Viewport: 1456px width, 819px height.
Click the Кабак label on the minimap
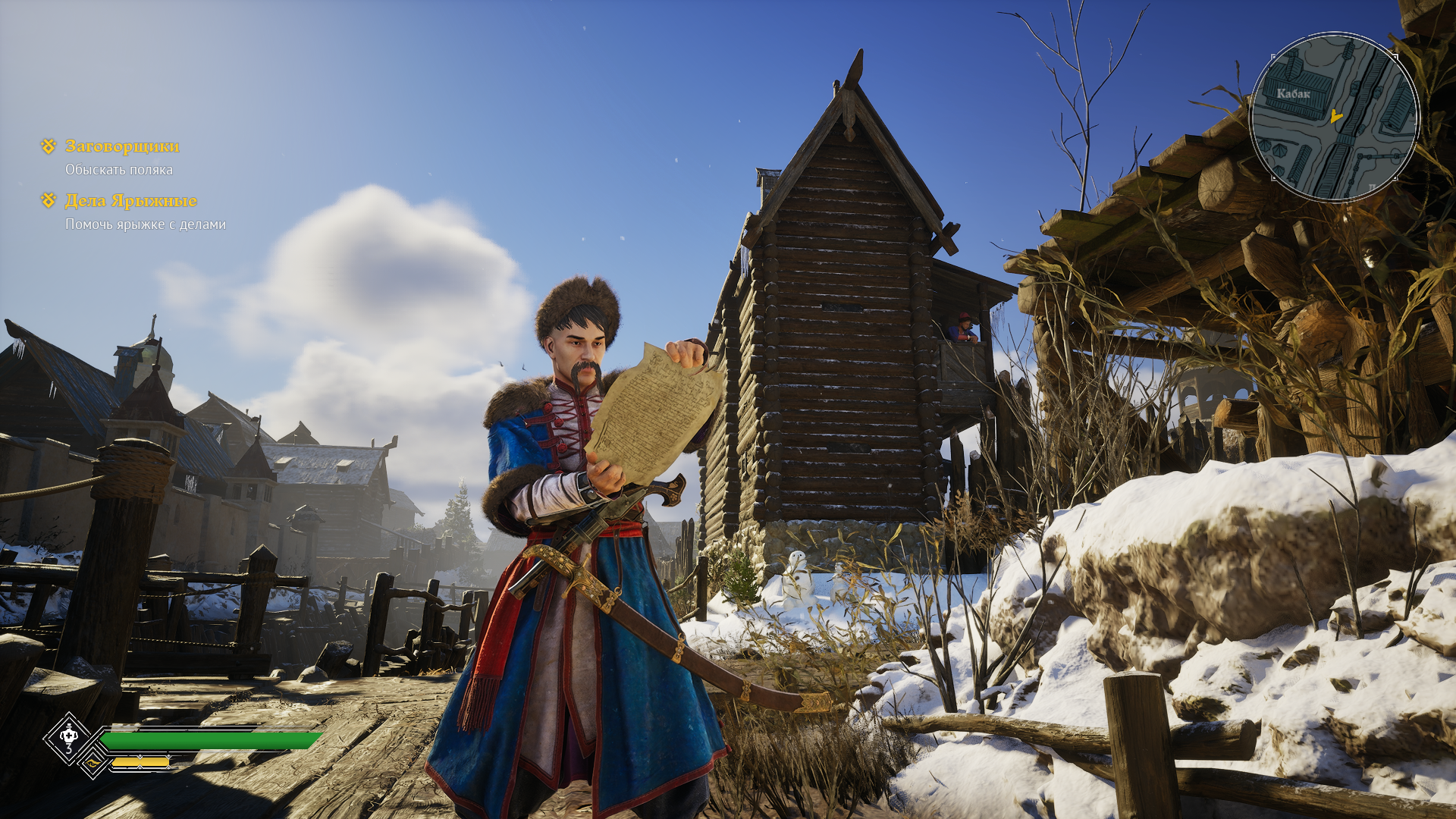coord(1293,94)
